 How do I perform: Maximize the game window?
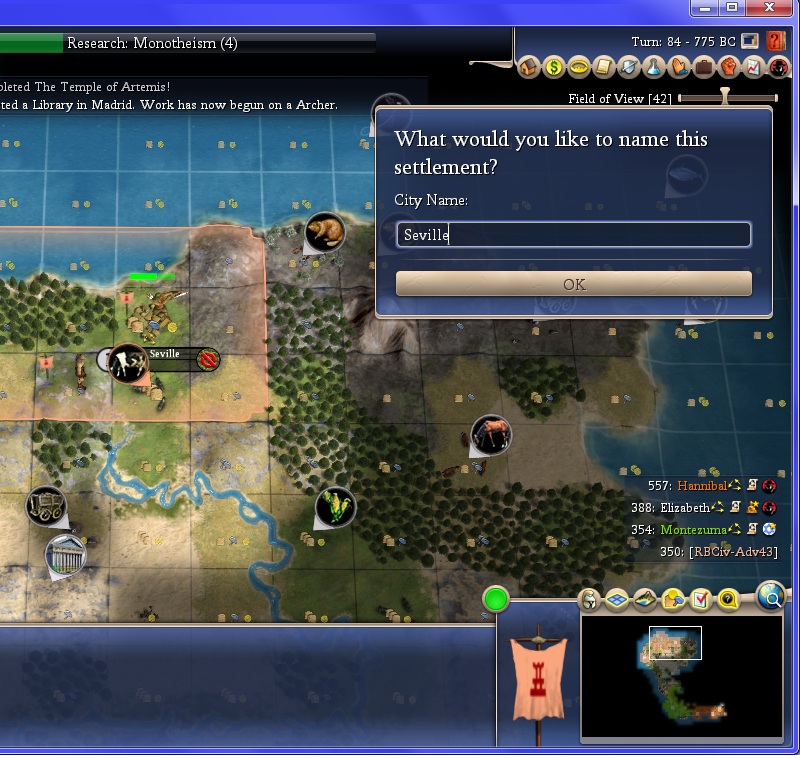(732, 8)
